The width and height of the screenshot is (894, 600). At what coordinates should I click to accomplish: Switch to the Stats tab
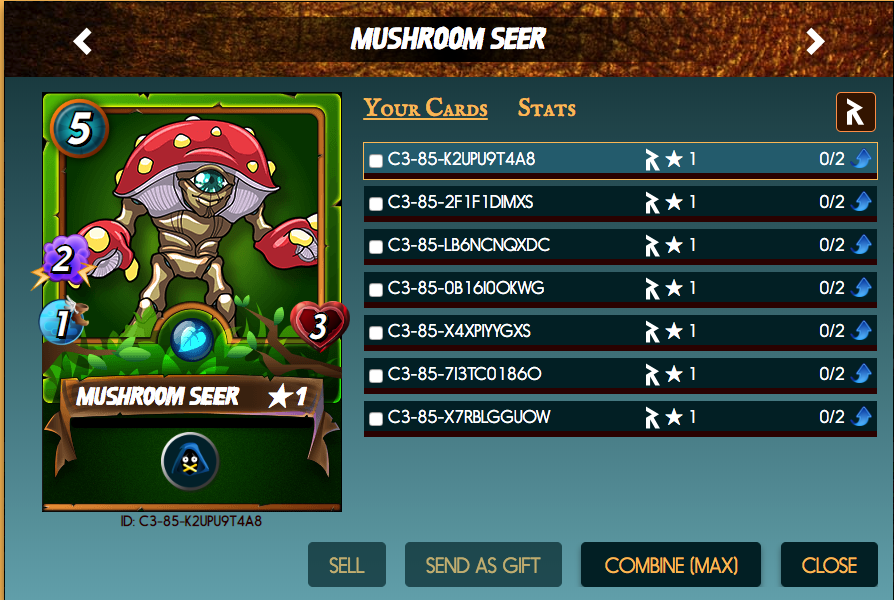pos(546,109)
